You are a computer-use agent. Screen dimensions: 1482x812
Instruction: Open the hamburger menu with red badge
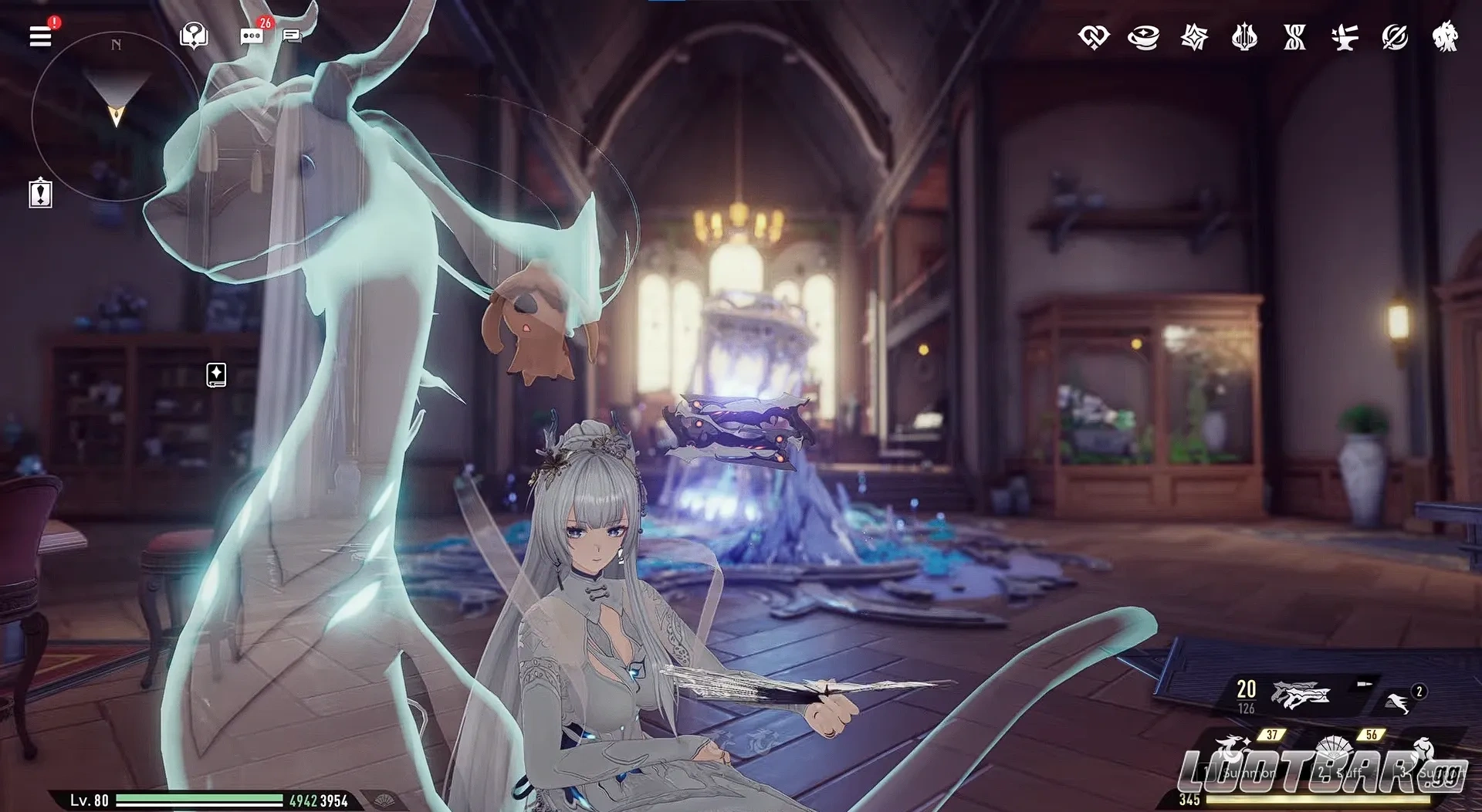40,35
